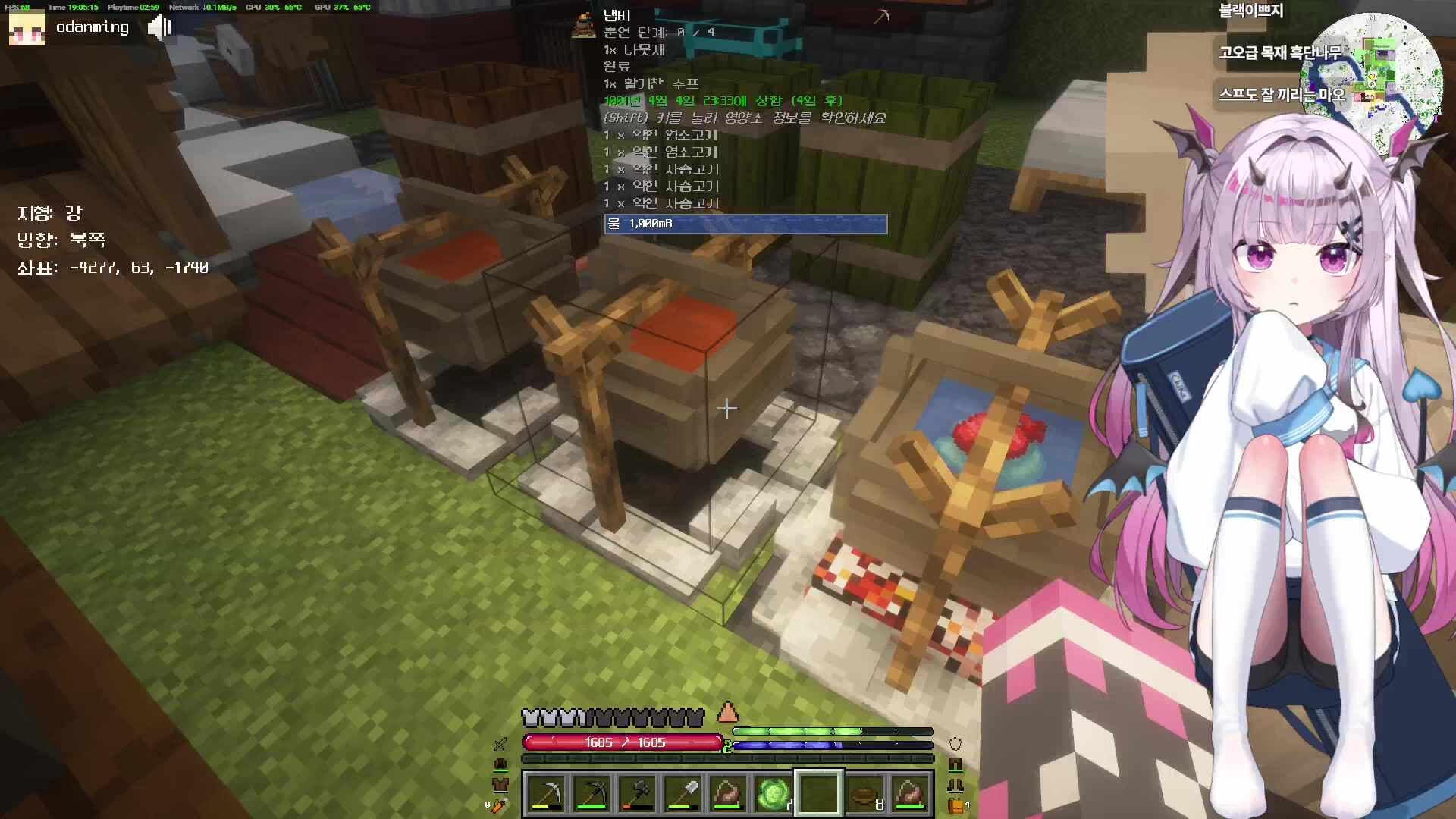The height and width of the screenshot is (819, 1456).
Task: Select the dark shovel with red durability
Action: [x=637, y=794]
